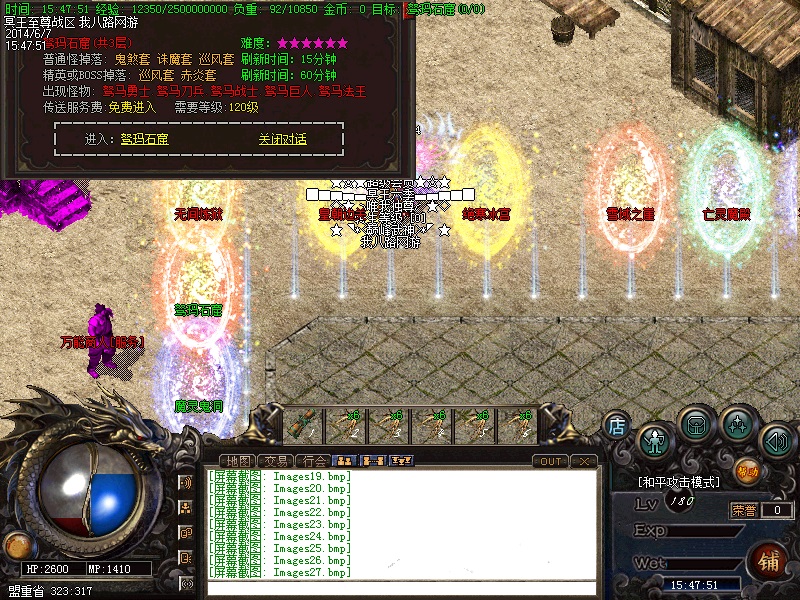800x600 pixels.
Task: Open the orange 帮助 help icon
Action: click(747, 470)
